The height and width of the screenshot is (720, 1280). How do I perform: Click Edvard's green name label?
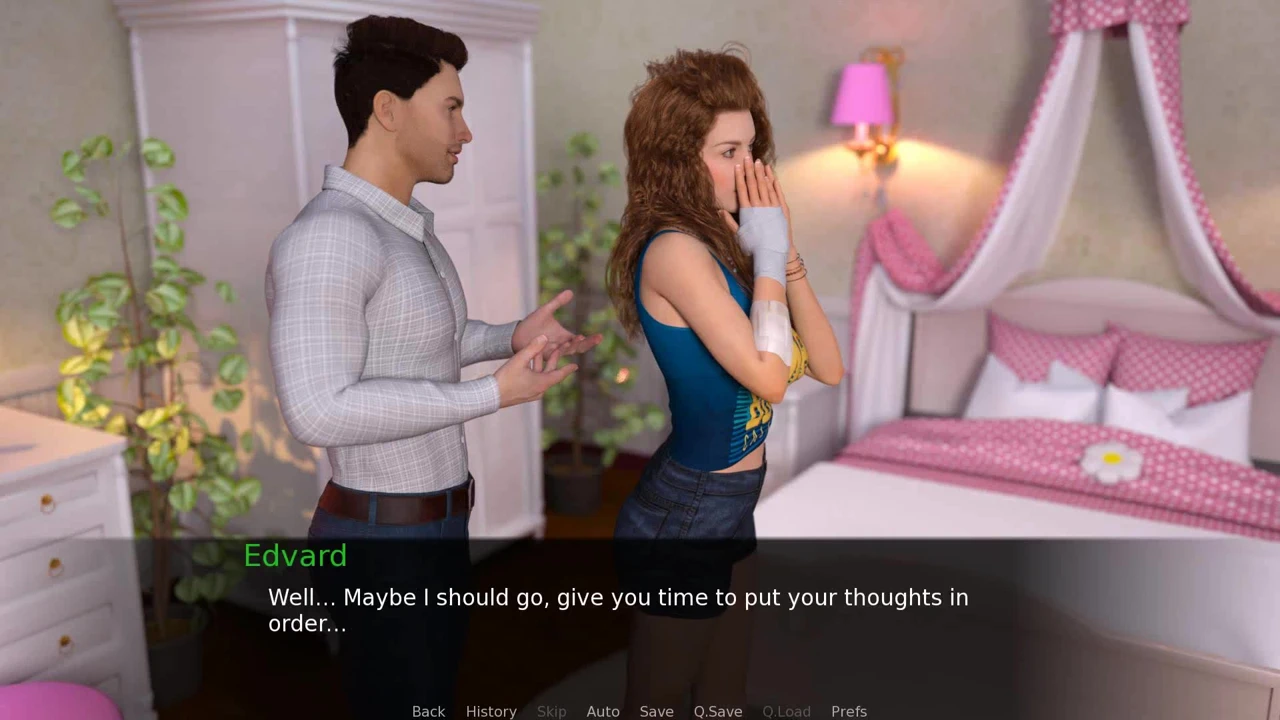295,556
